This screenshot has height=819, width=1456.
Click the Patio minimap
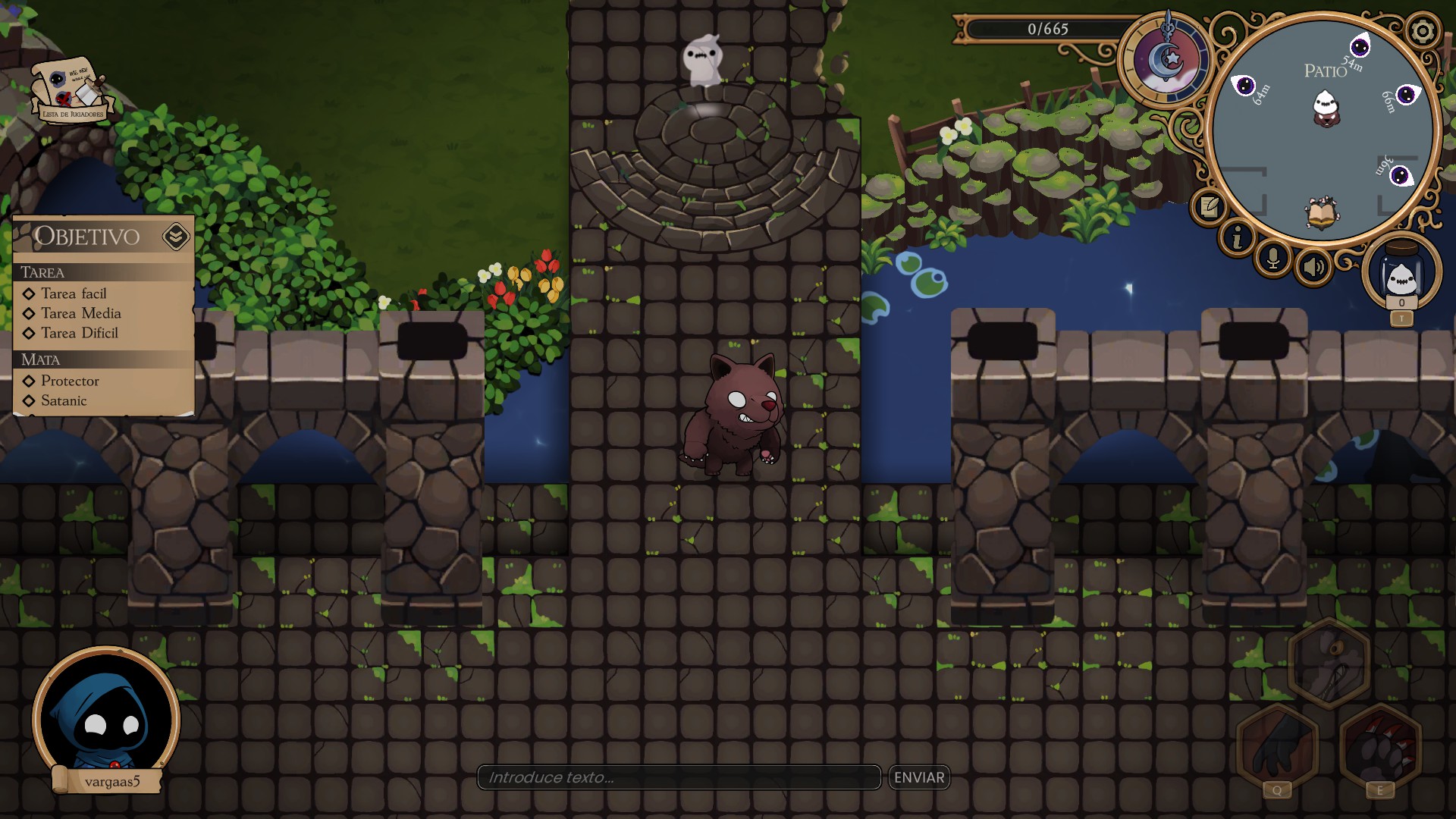pyautogui.click(x=1323, y=129)
